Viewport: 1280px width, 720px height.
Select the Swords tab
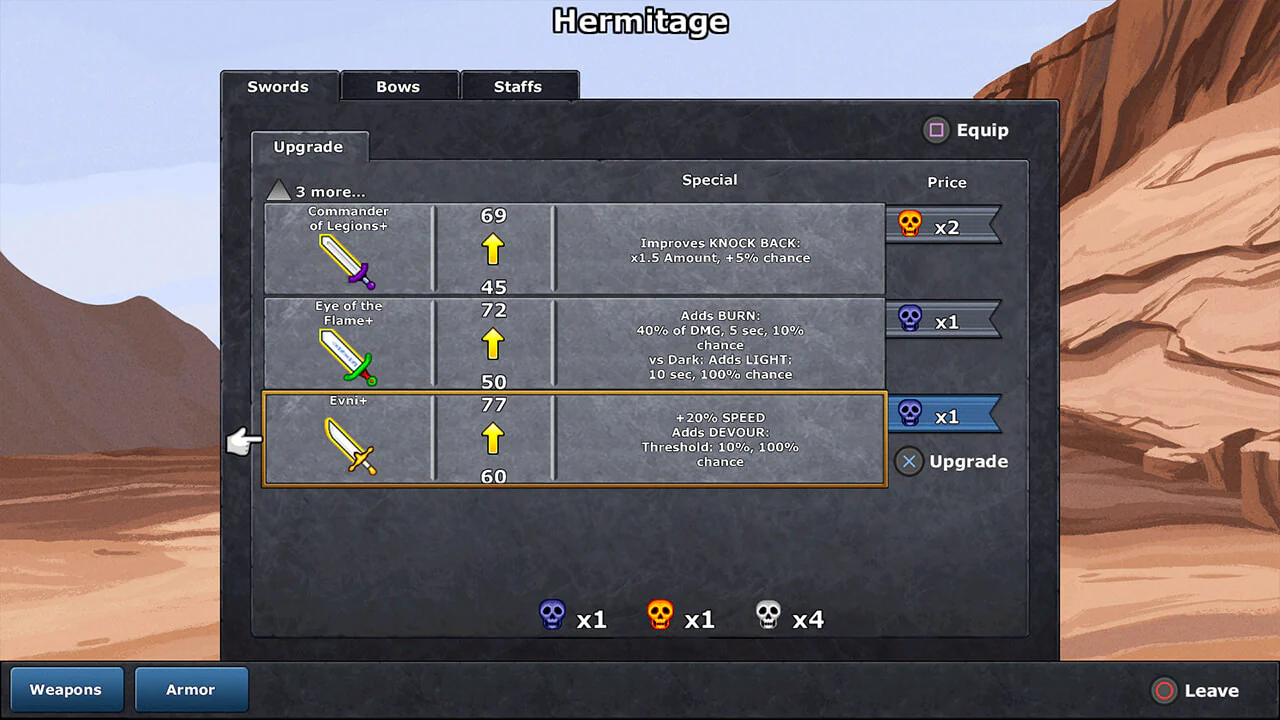pyautogui.click(x=279, y=87)
